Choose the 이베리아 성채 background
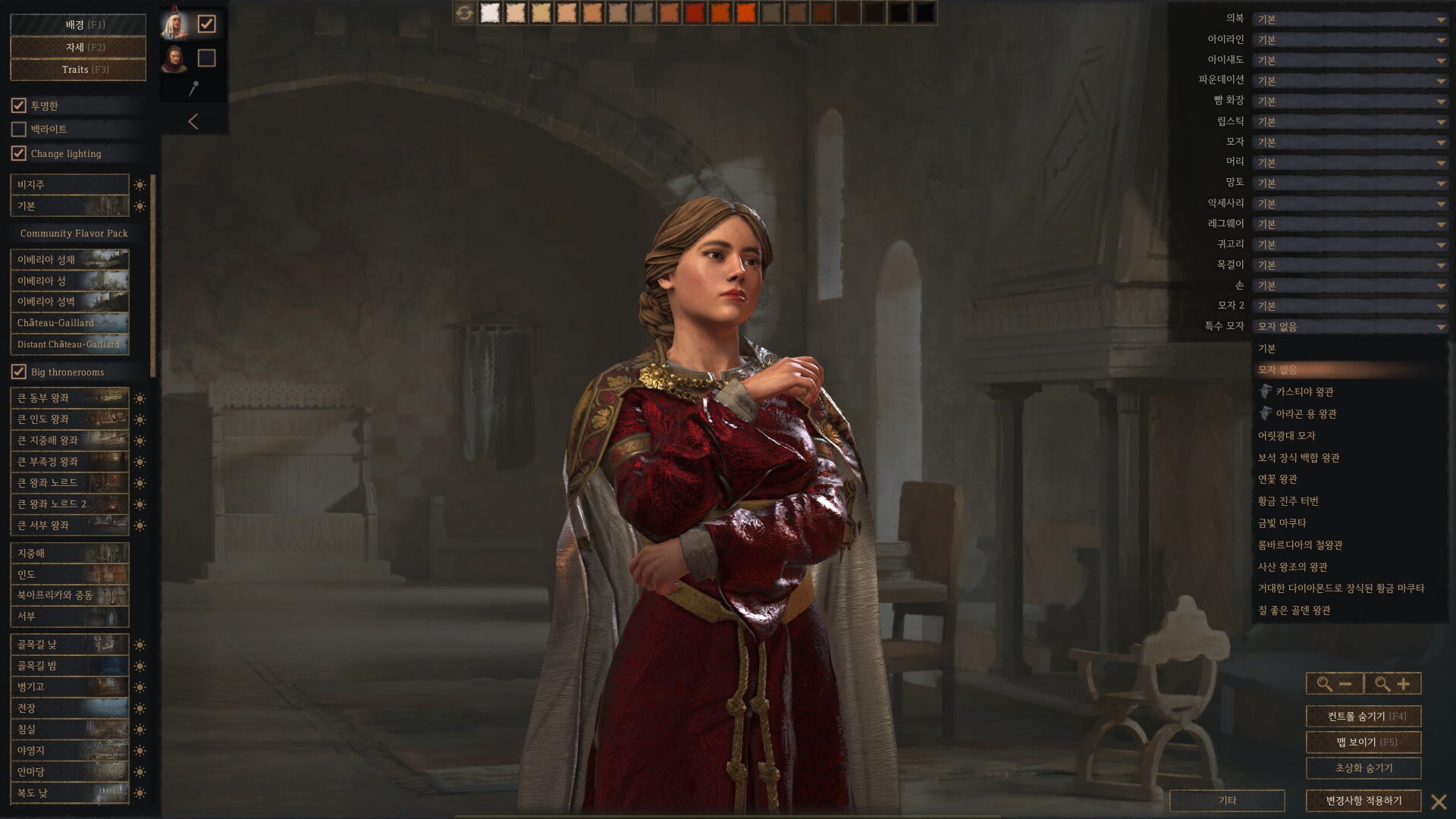Image resolution: width=1456 pixels, height=819 pixels. pos(70,260)
